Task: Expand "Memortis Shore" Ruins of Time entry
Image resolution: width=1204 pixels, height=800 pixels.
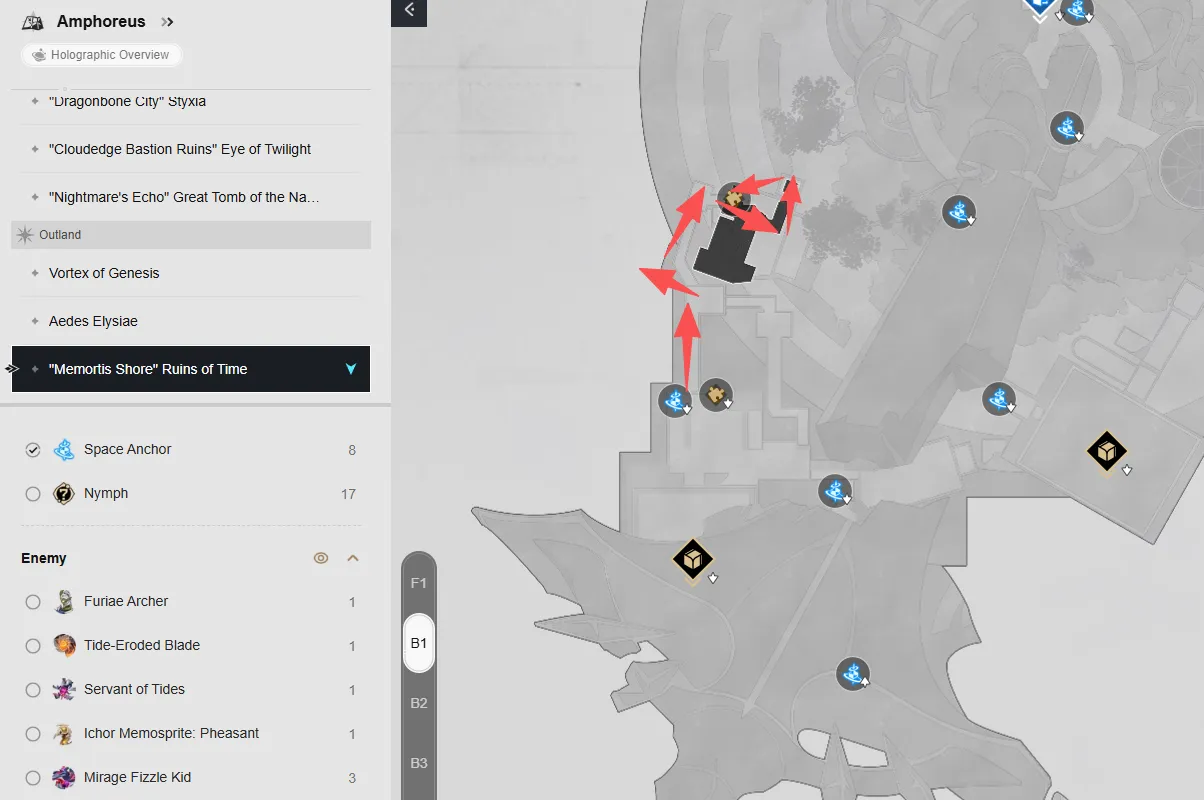Action: (x=350, y=369)
